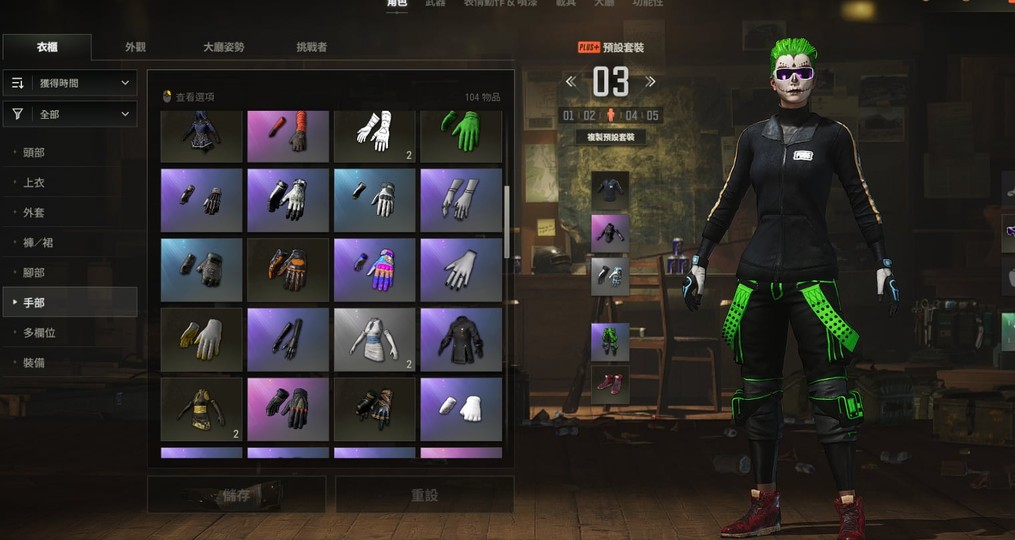Screen dimensions: 1015x540
Task: Select the orange and black gloves item
Action: pos(288,270)
